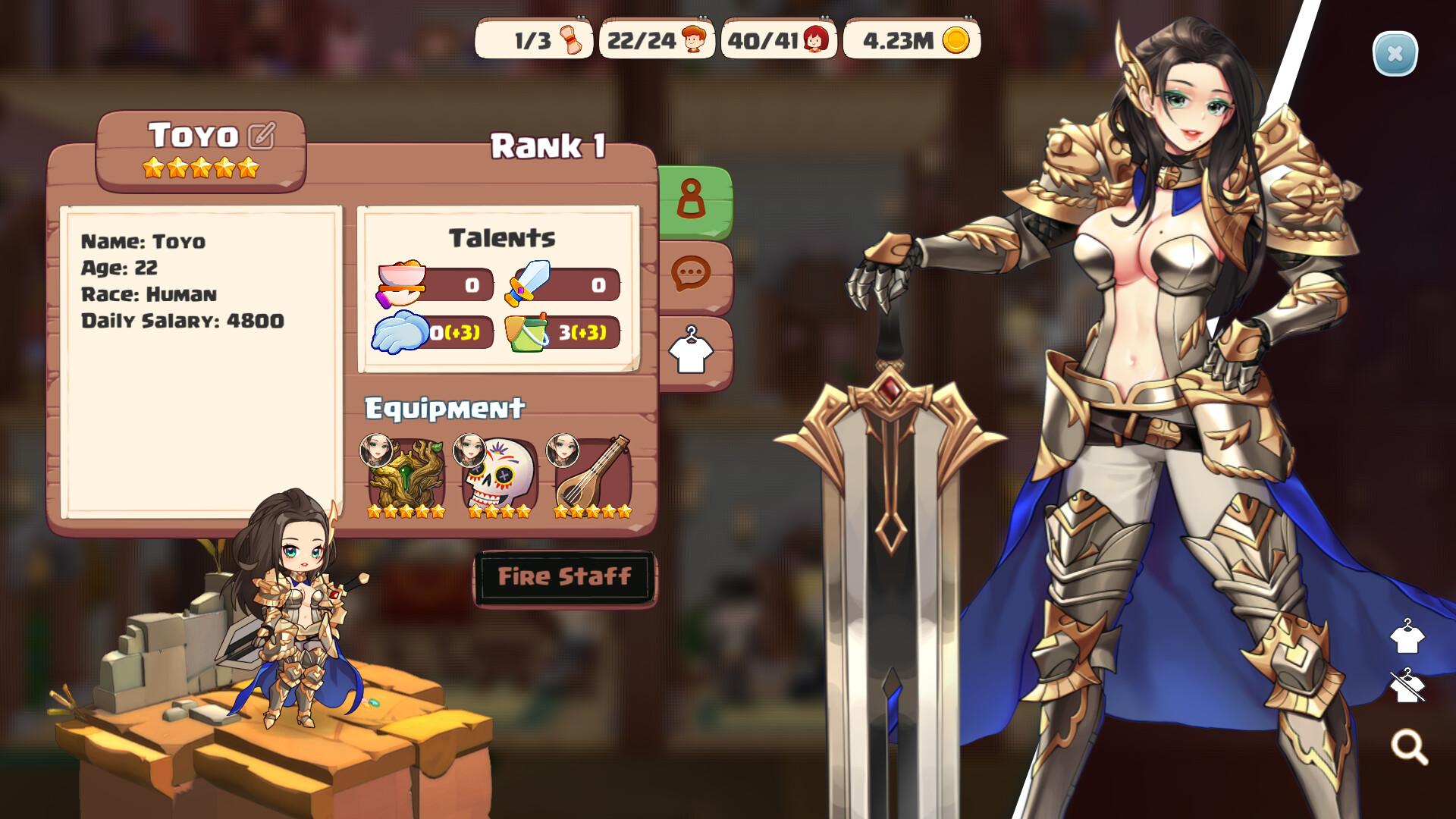
Task: Close the staff details panel
Action: pyautogui.click(x=1394, y=52)
